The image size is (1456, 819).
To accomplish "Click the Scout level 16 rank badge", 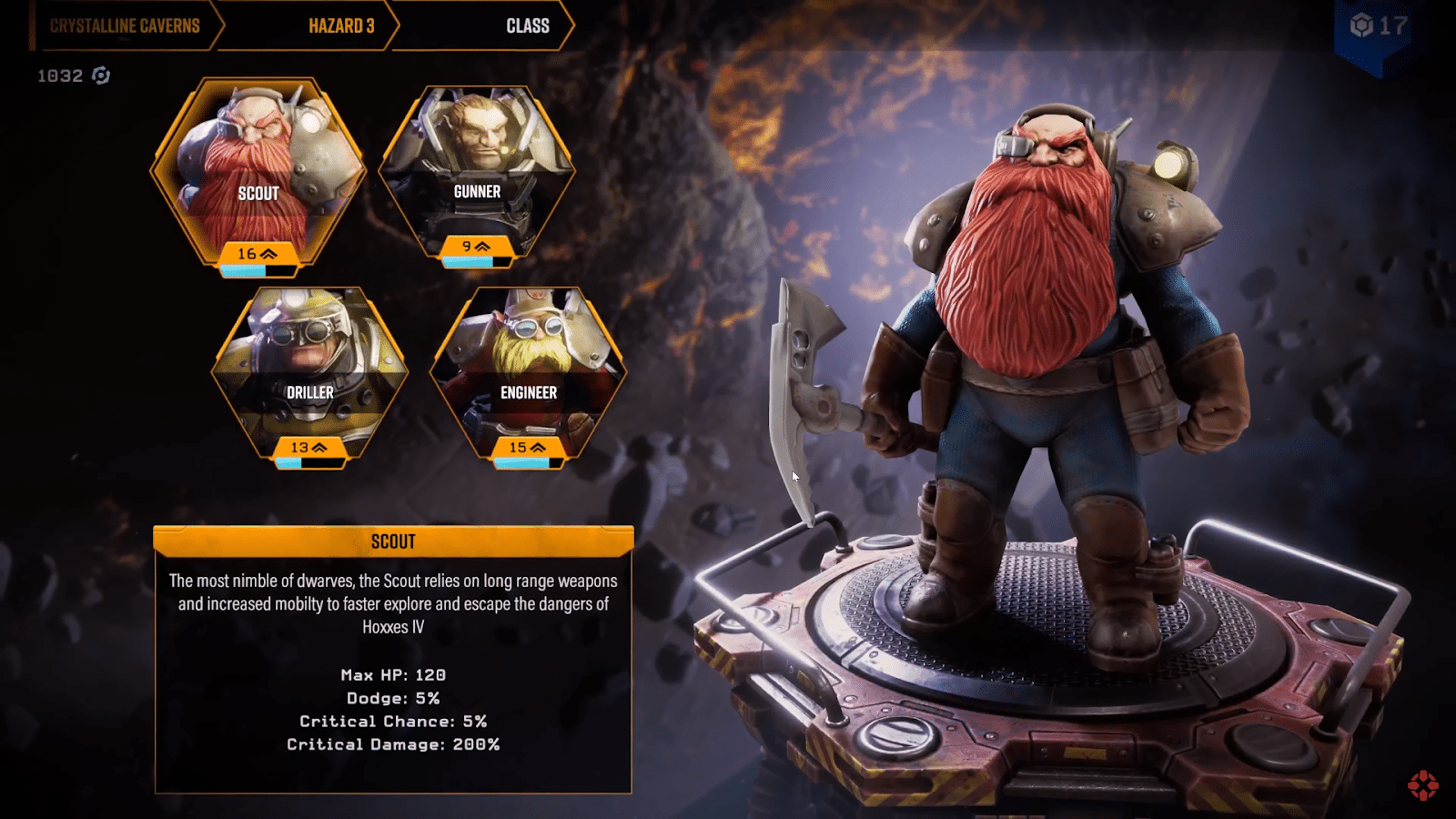I will click(x=258, y=256).
